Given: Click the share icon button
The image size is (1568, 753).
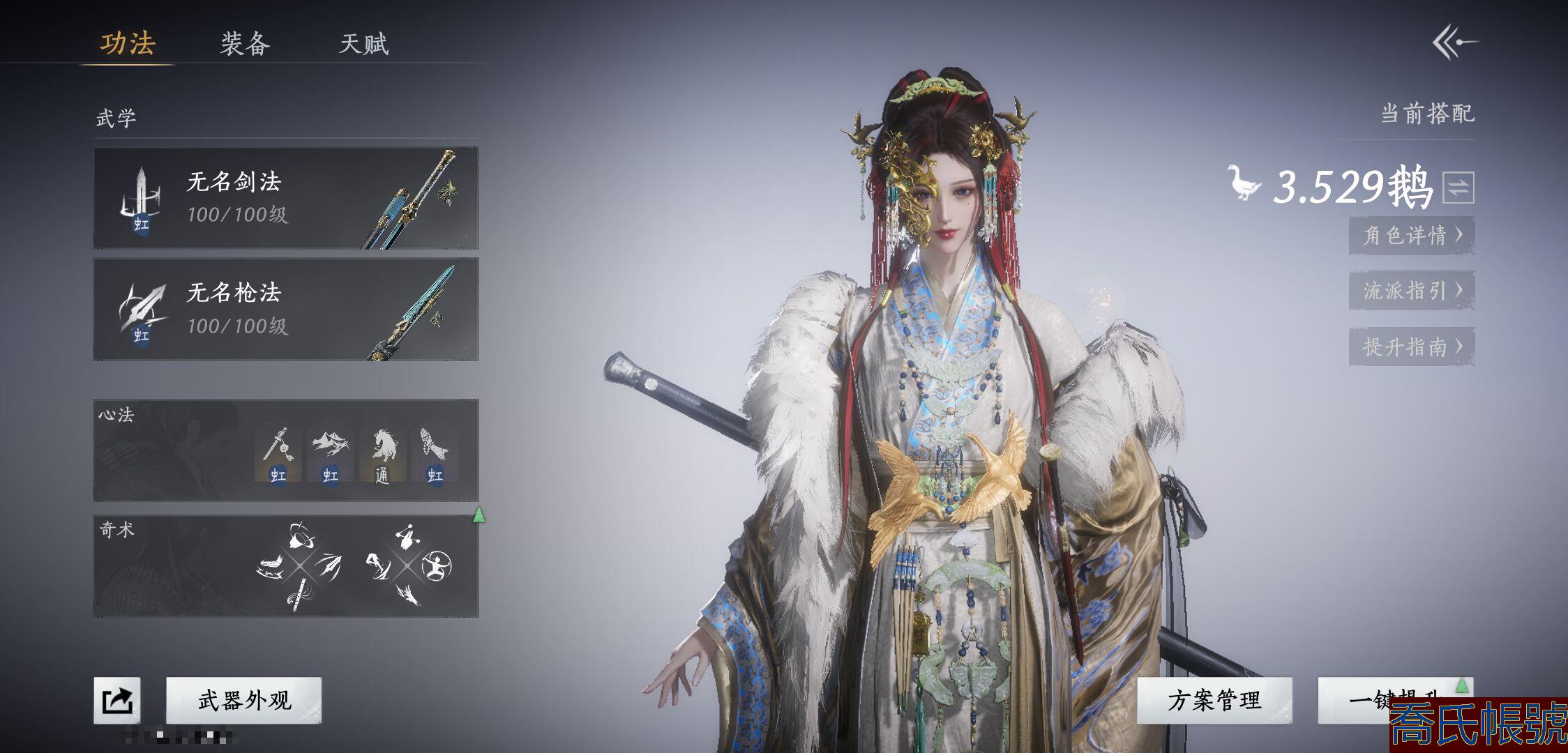Looking at the screenshot, I should point(117,700).
